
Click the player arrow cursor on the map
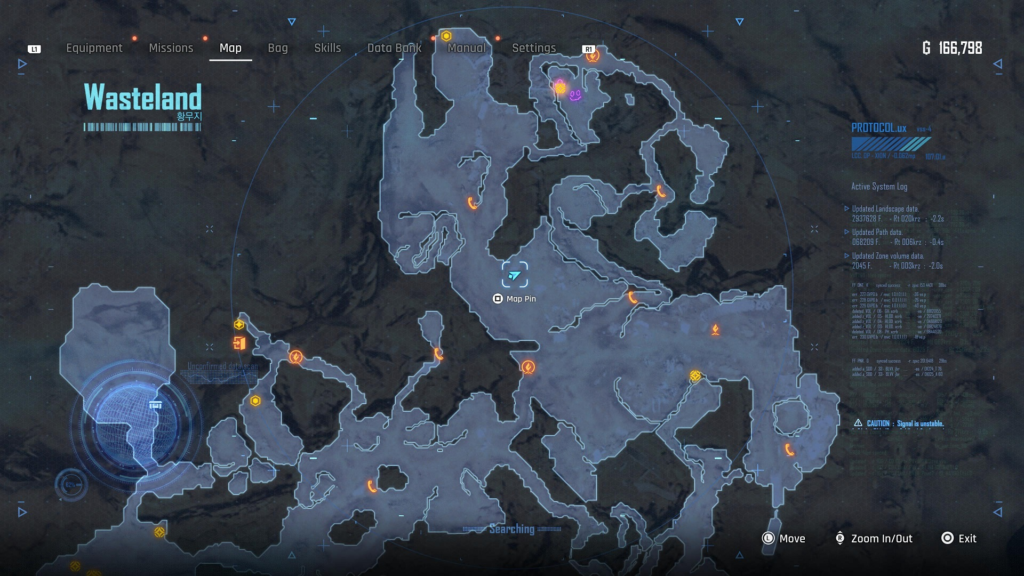[515, 275]
